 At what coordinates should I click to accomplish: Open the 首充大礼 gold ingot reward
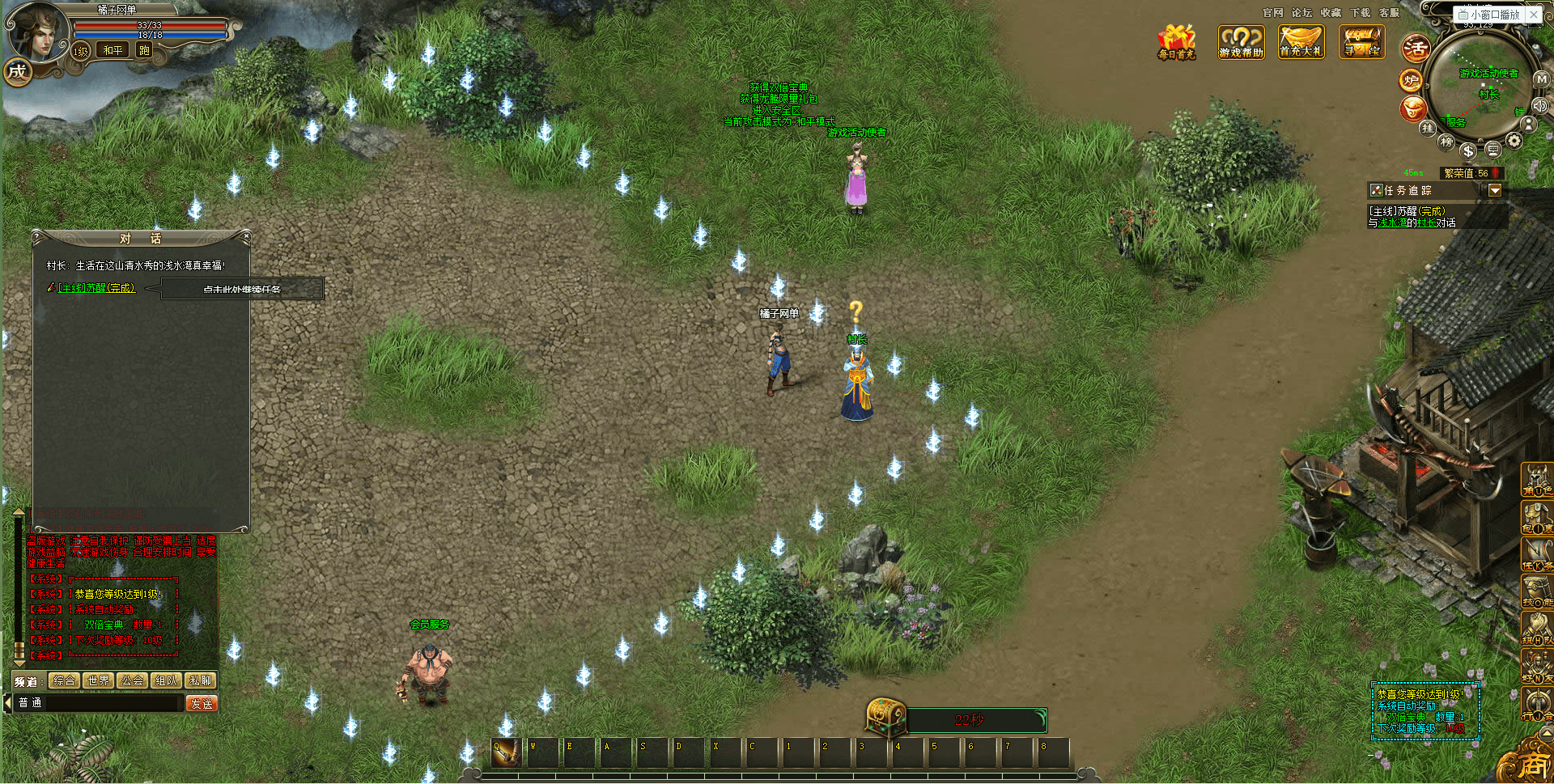click(x=1301, y=42)
